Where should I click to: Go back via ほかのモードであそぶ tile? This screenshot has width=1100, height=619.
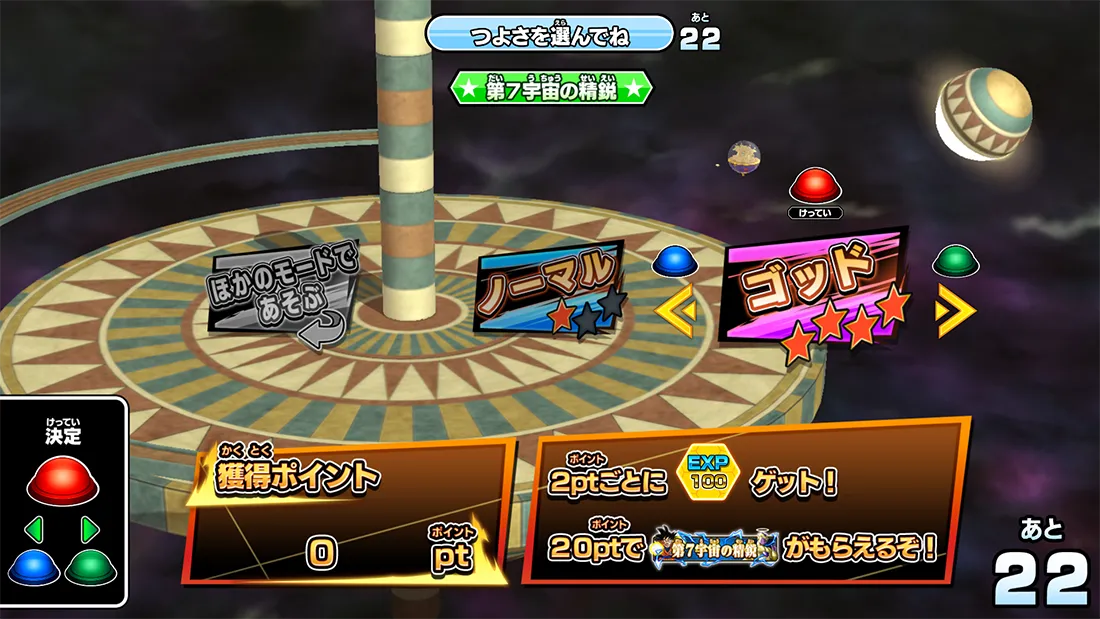[282, 291]
